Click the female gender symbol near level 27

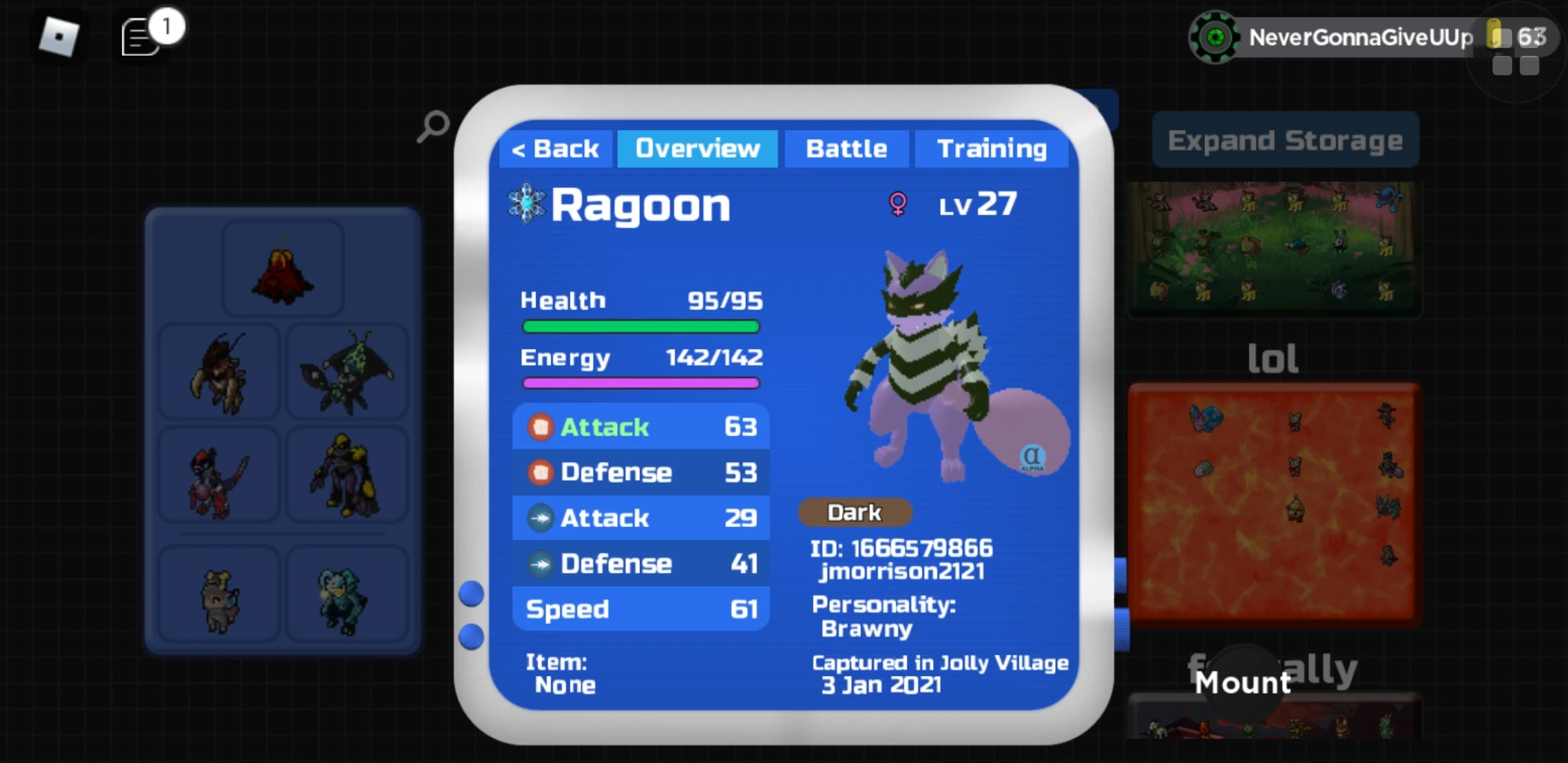tap(898, 206)
